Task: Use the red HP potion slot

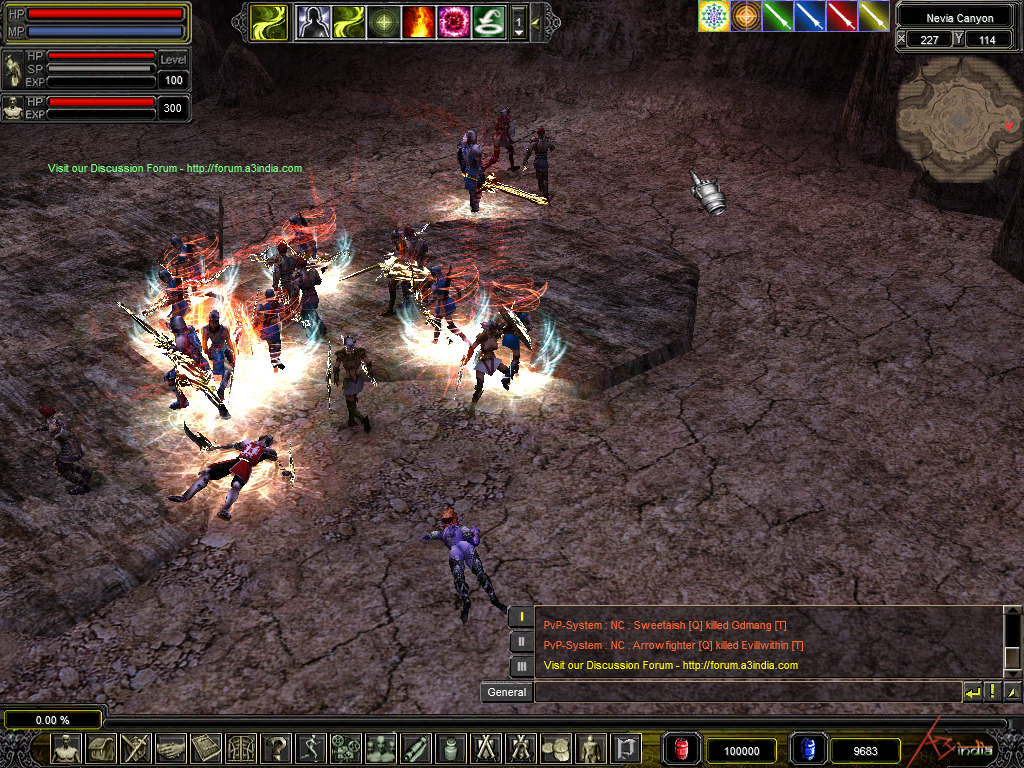Action: (x=682, y=749)
